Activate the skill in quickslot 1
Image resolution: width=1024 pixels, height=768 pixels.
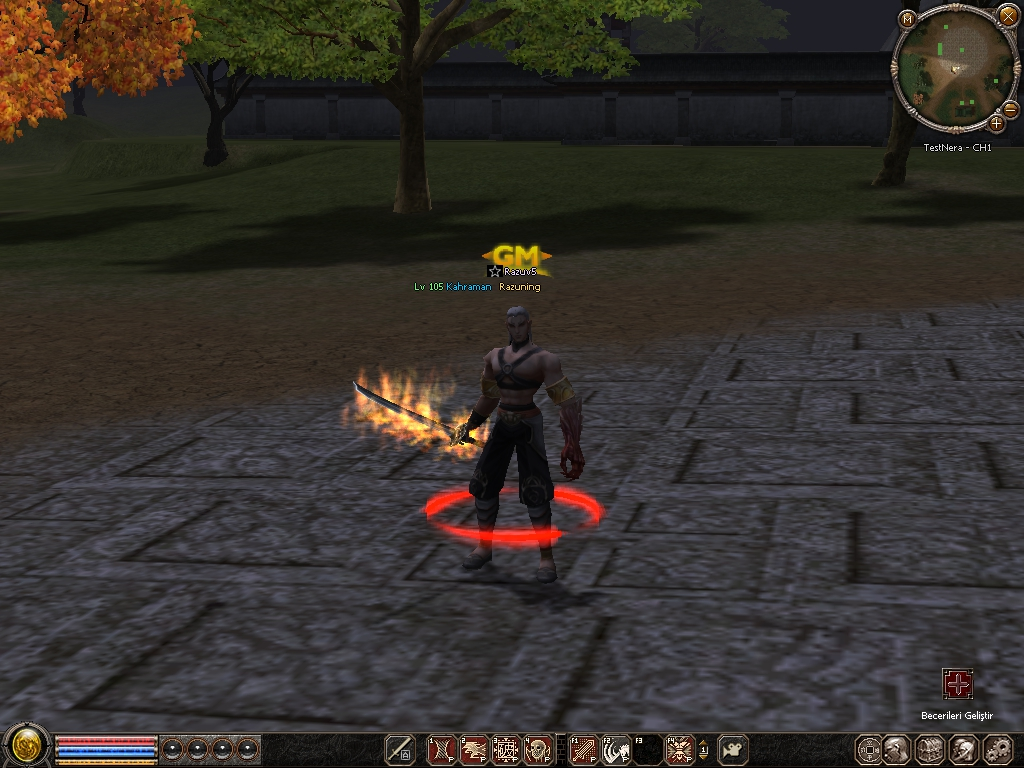(x=441, y=749)
